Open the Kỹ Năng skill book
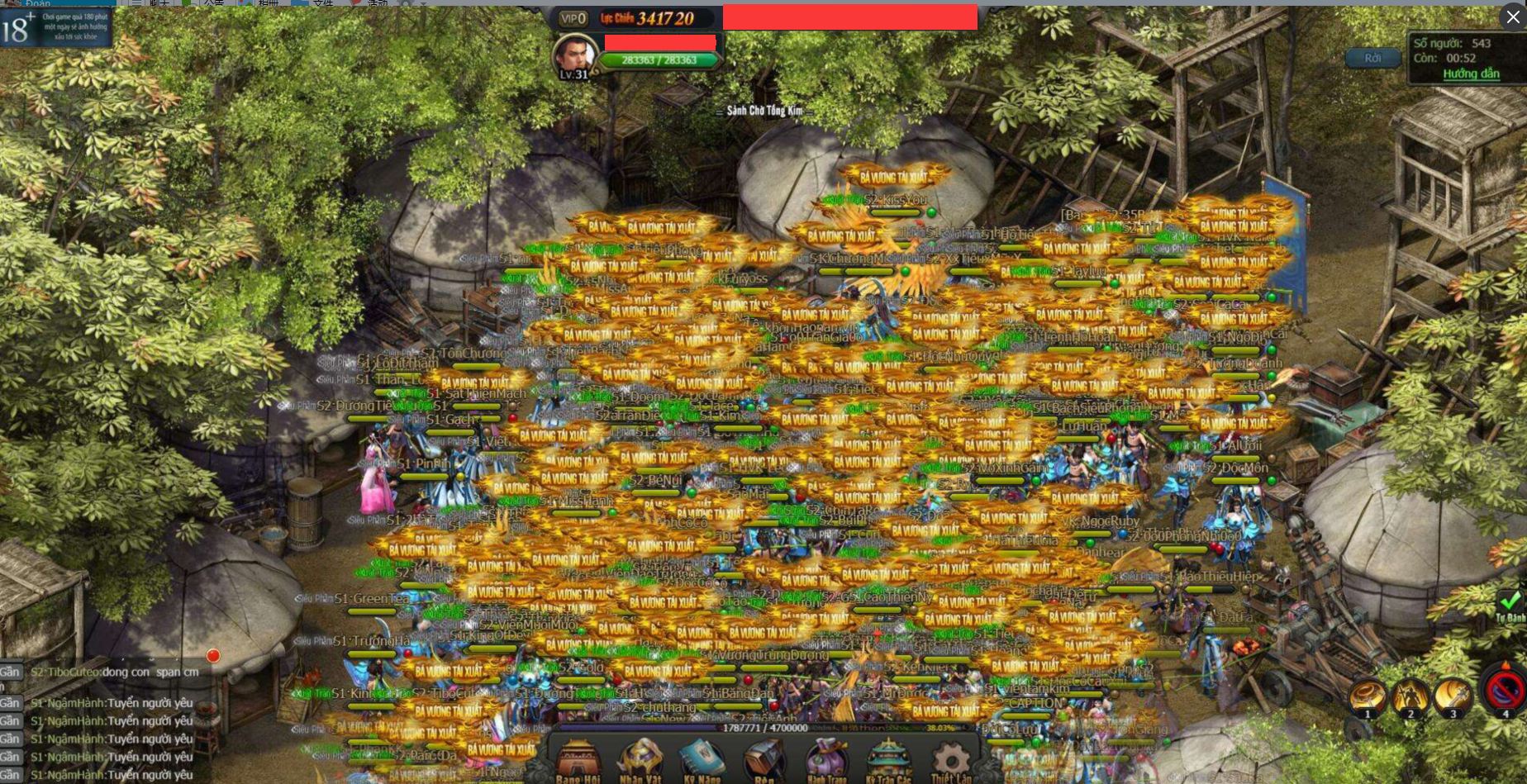1527x784 pixels. pos(702,760)
